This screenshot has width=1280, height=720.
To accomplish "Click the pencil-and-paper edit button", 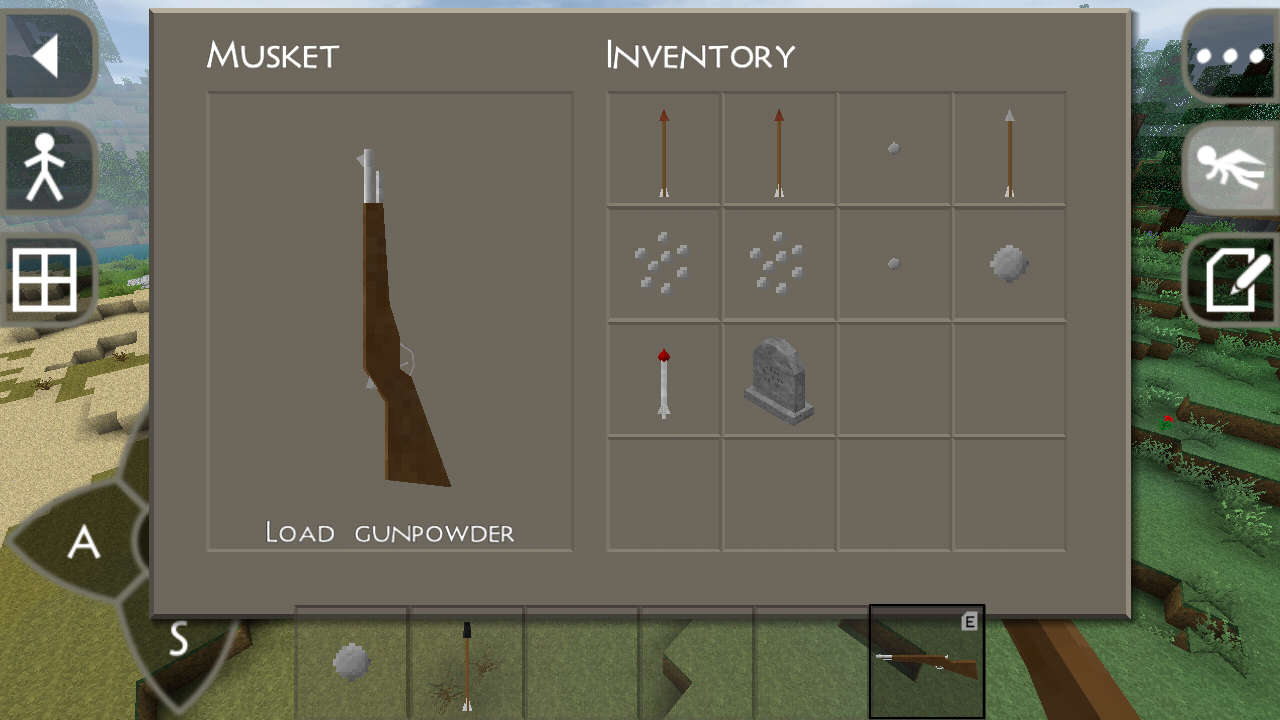I will (1230, 281).
